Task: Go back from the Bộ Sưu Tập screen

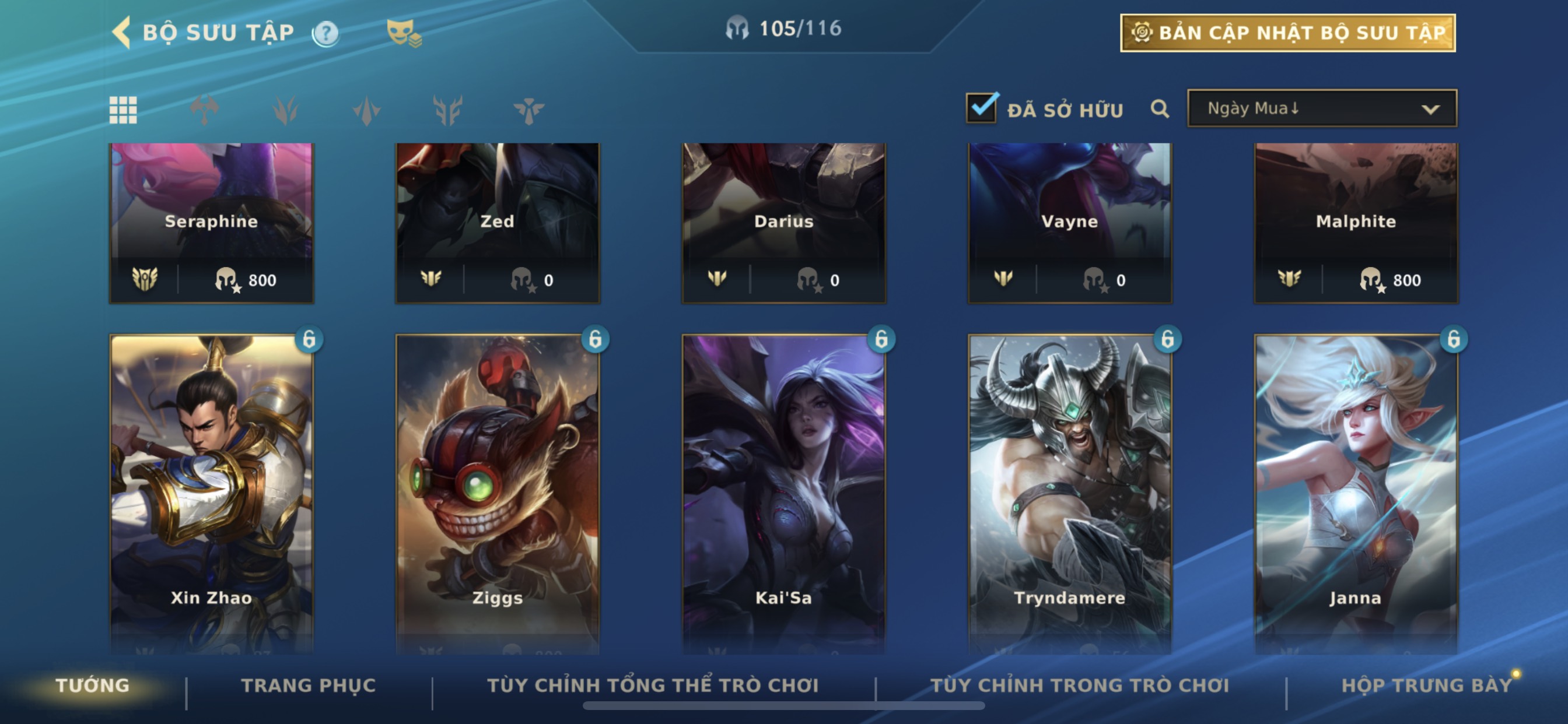Action: coord(122,32)
